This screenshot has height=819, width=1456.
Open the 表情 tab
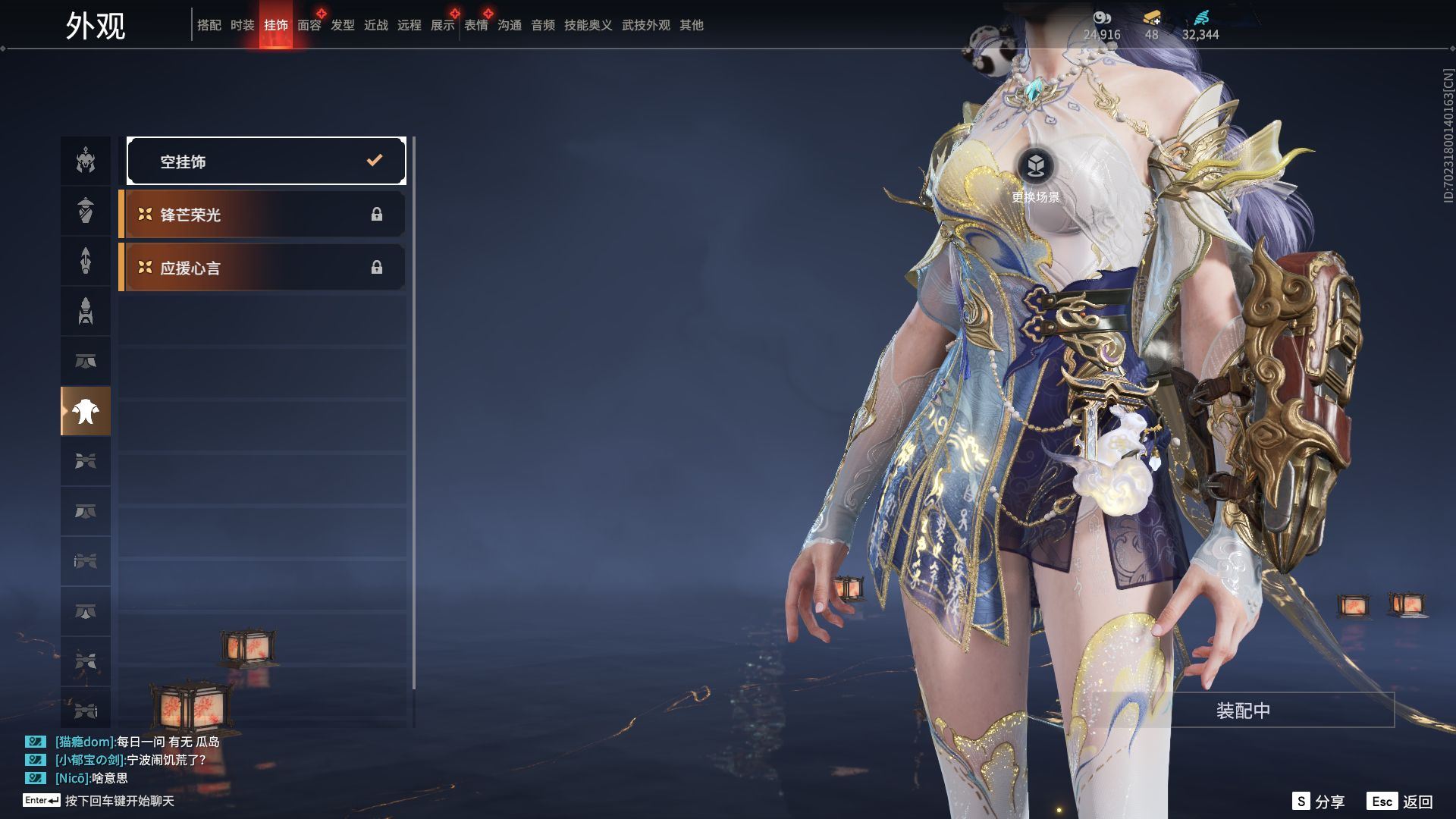pyautogui.click(x=475, y=25)
